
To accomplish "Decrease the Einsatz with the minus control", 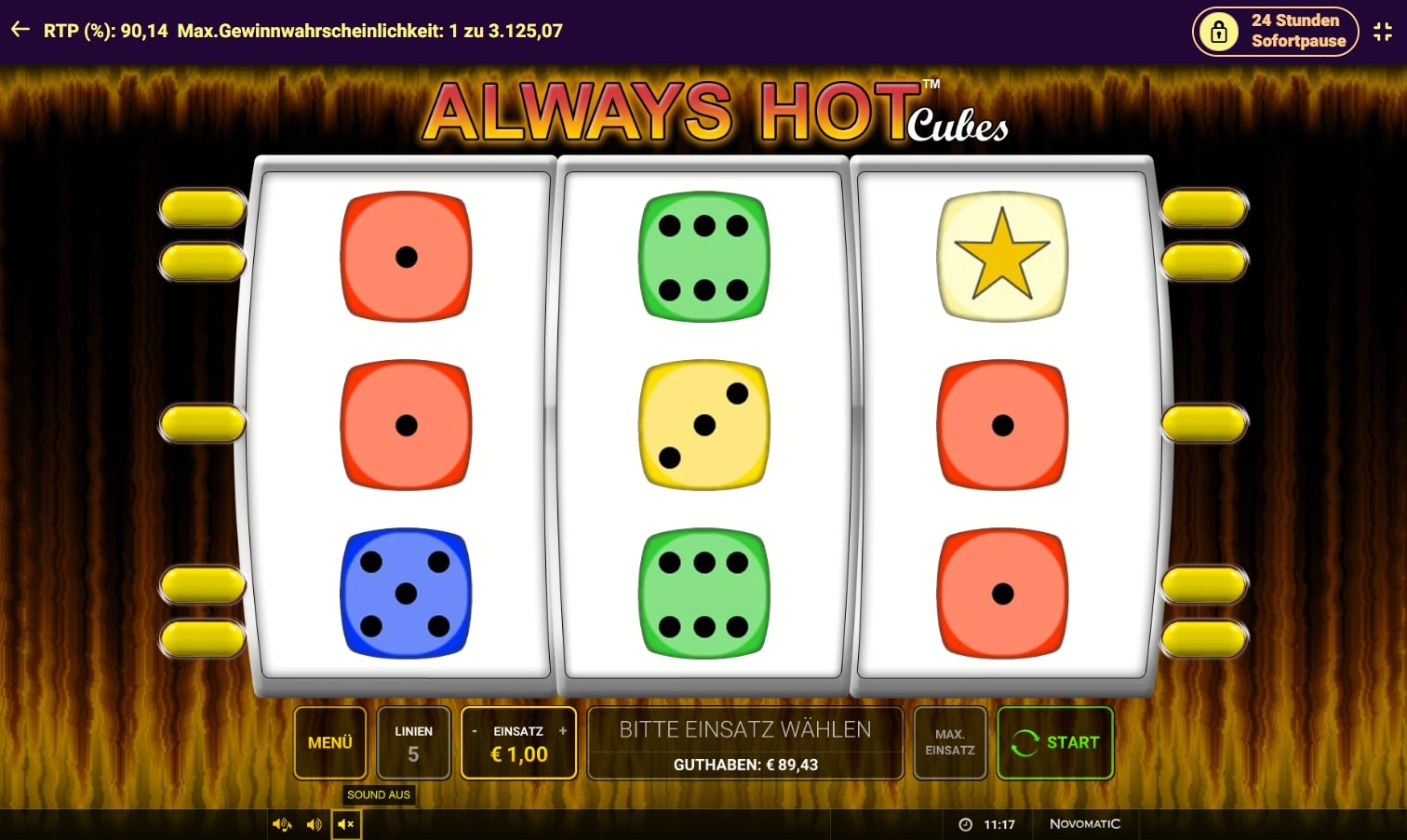I will coord(474,731).
